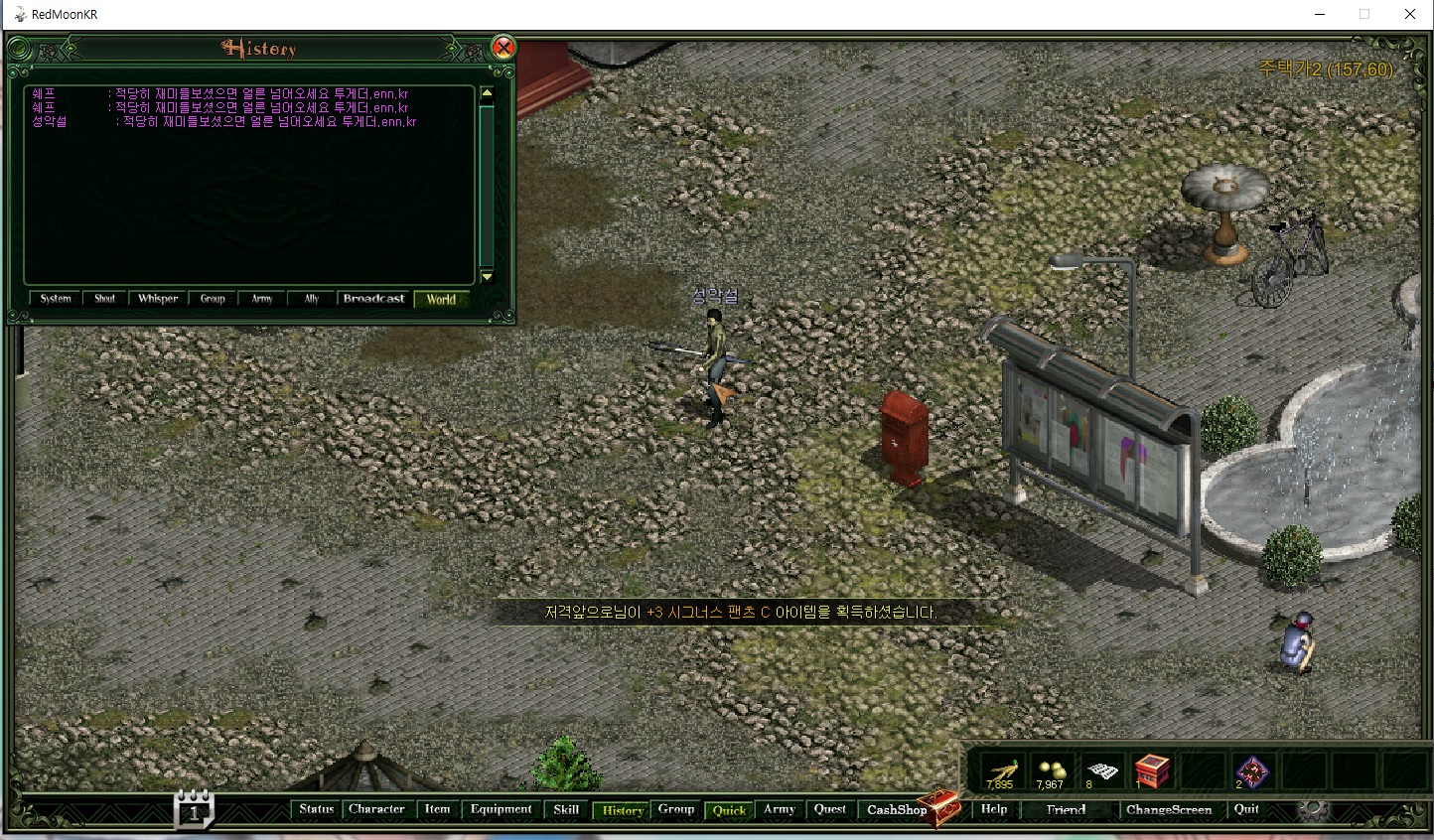Switch to the System chat tab
1434x840 pixels.
56,299
